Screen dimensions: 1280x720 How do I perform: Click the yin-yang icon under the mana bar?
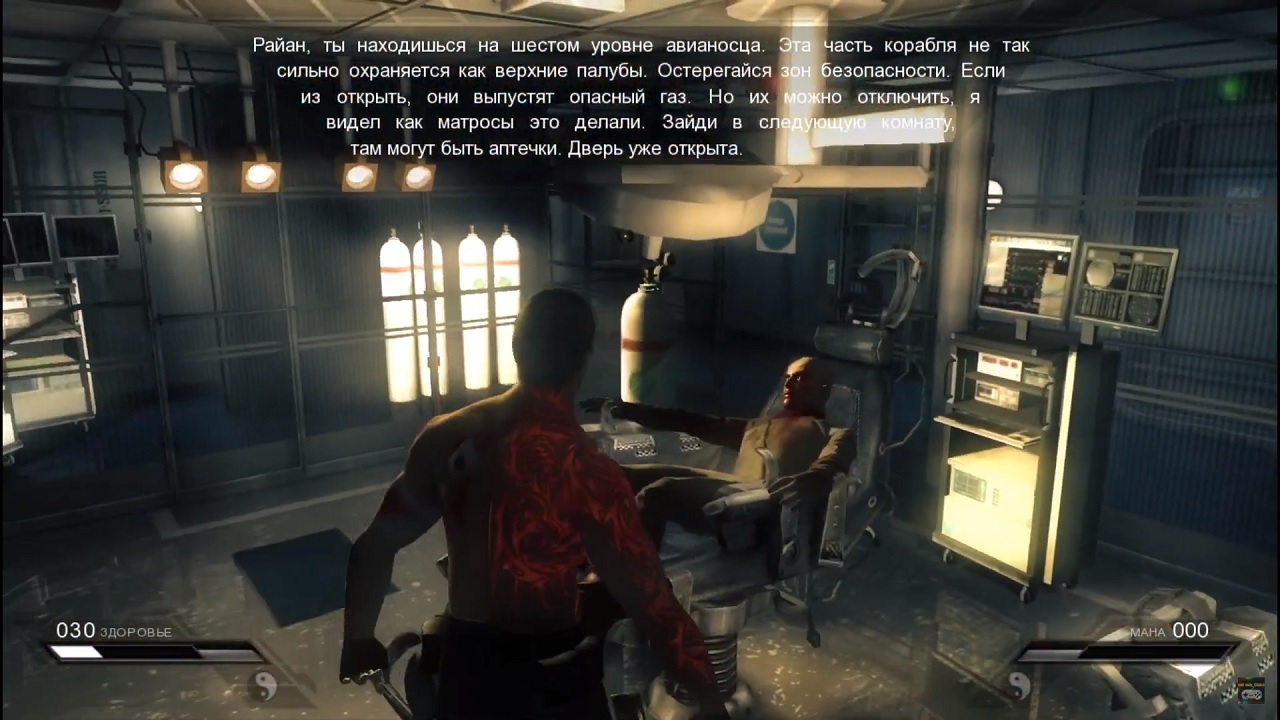click(1019, 685)
